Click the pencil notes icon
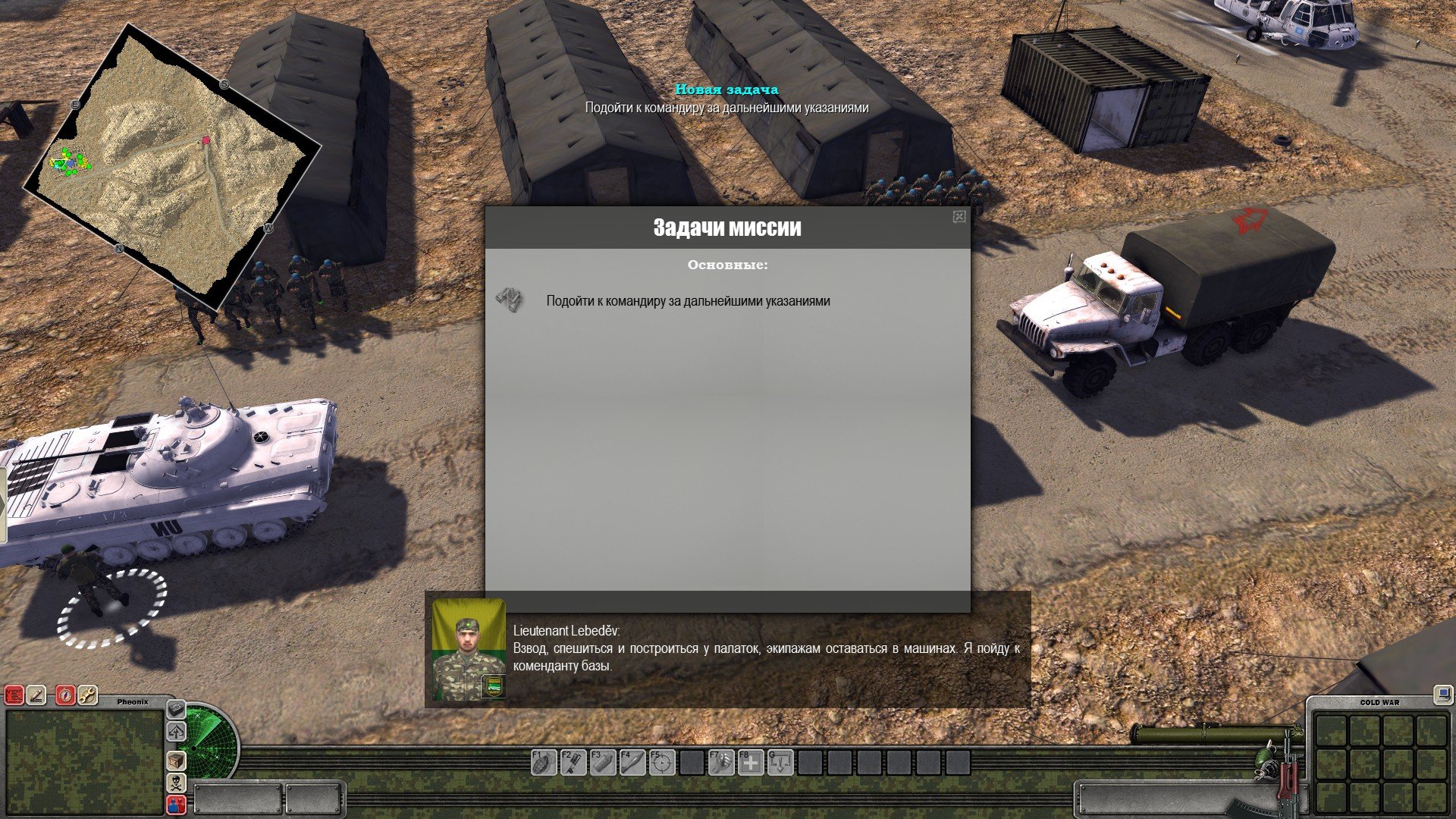The image size is (1456, 819). [37, 695]
